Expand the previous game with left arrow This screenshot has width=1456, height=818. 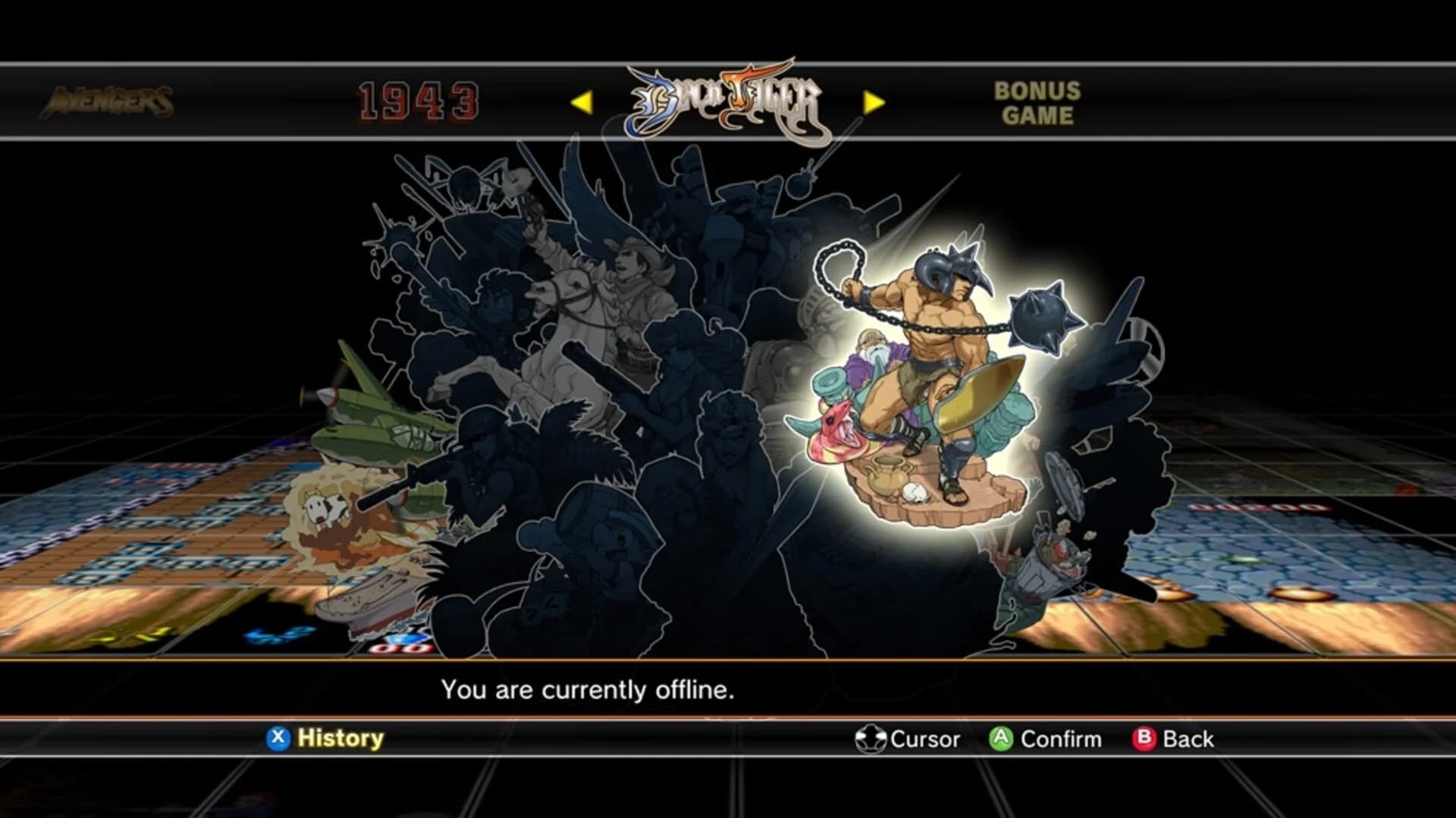point(584,101)
